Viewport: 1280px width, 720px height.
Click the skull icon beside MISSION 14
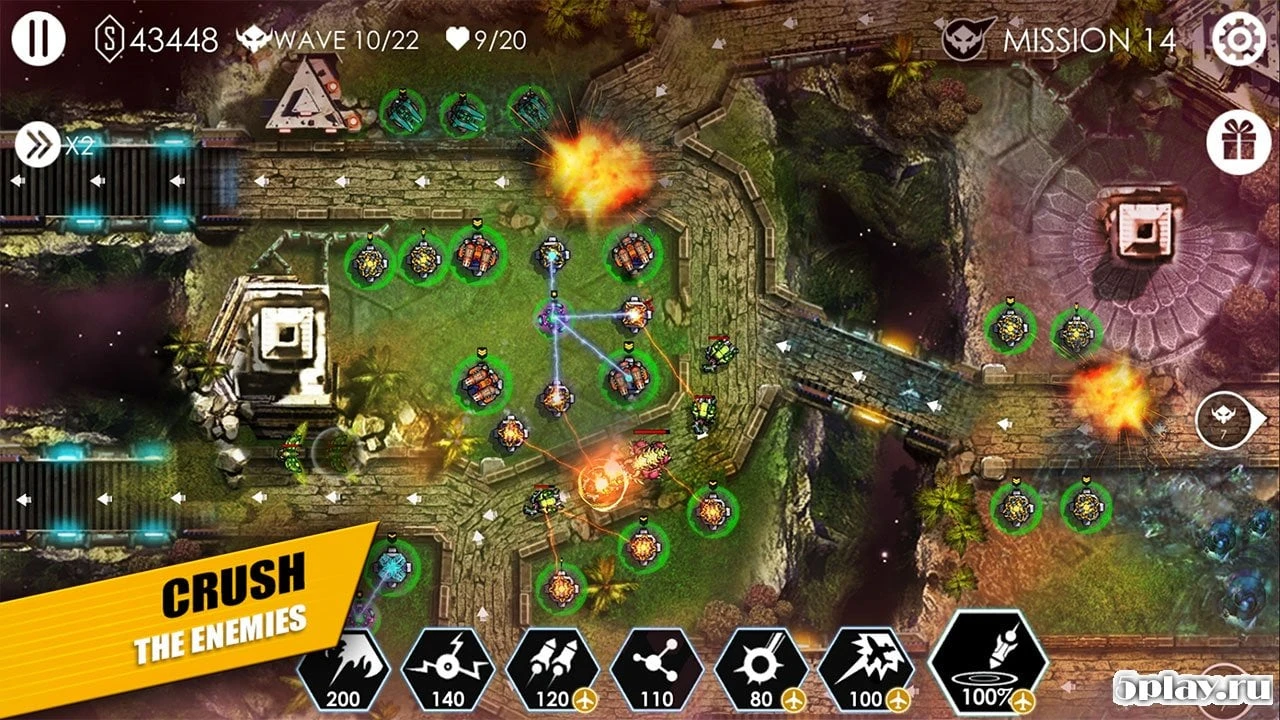pyautogui.click(x=967, y=39)
